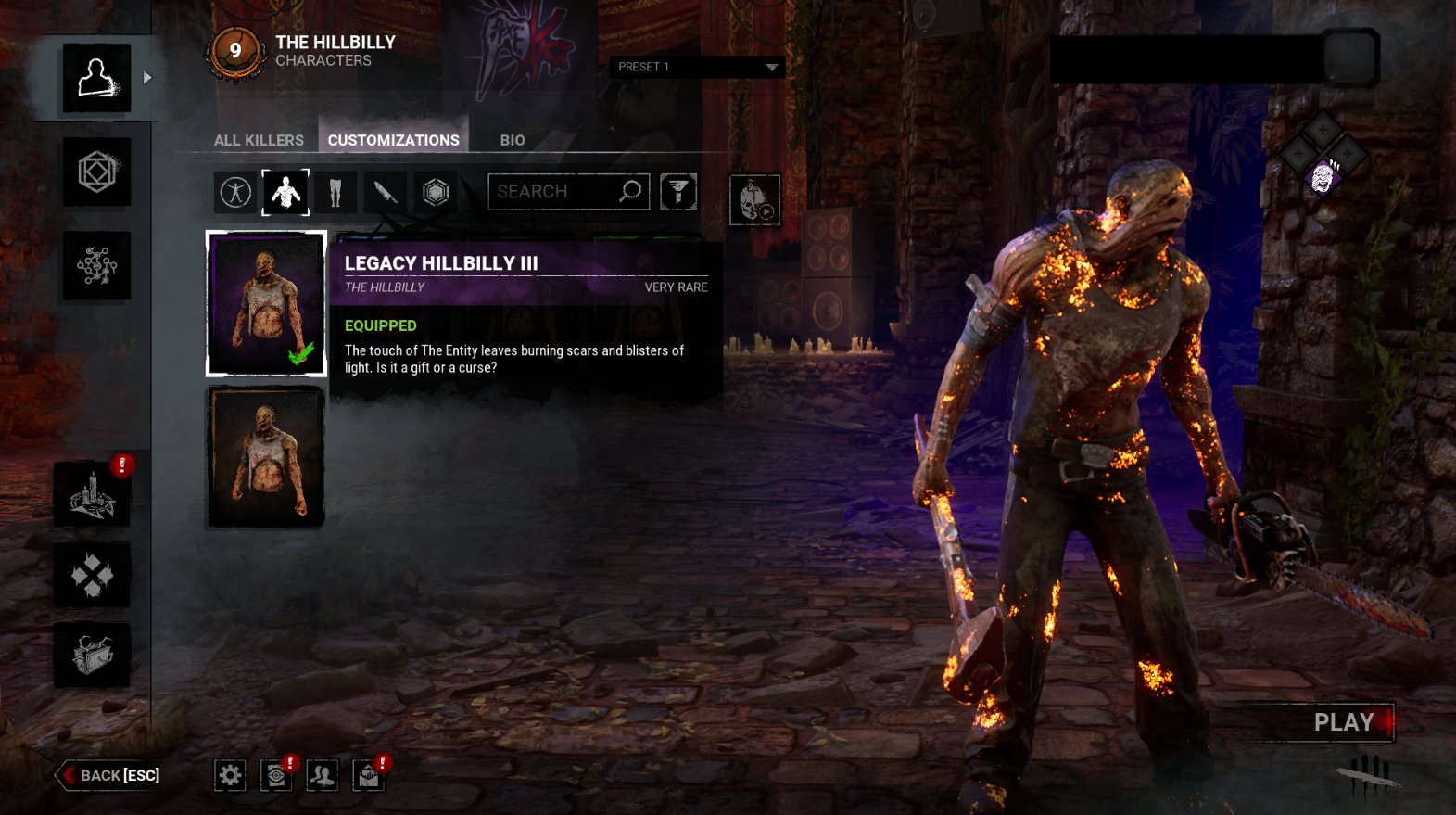
Task: Open the funnel filter options
Action: coord(678,192)
